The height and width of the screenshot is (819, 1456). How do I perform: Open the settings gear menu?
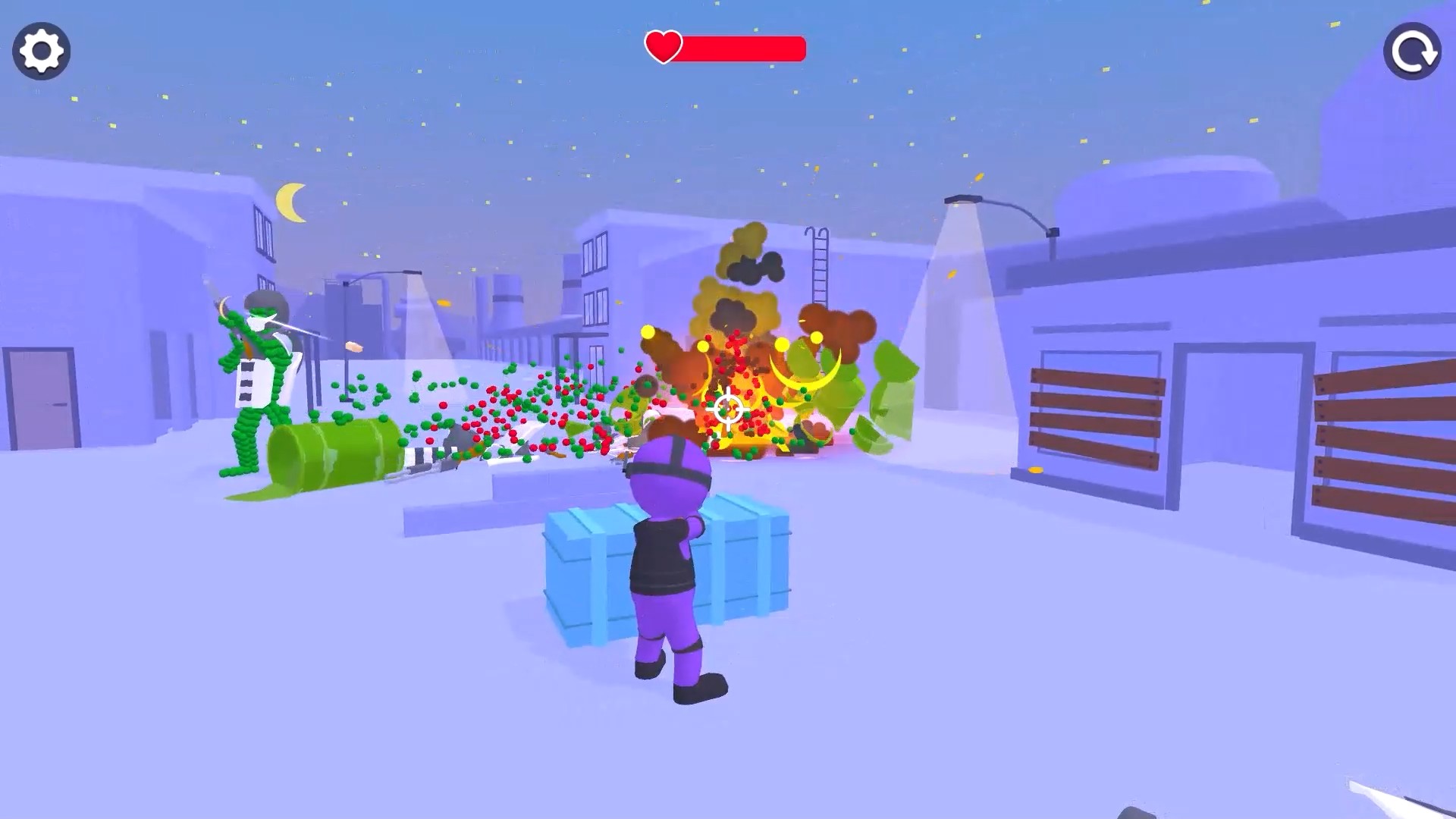tap(42, 51)
